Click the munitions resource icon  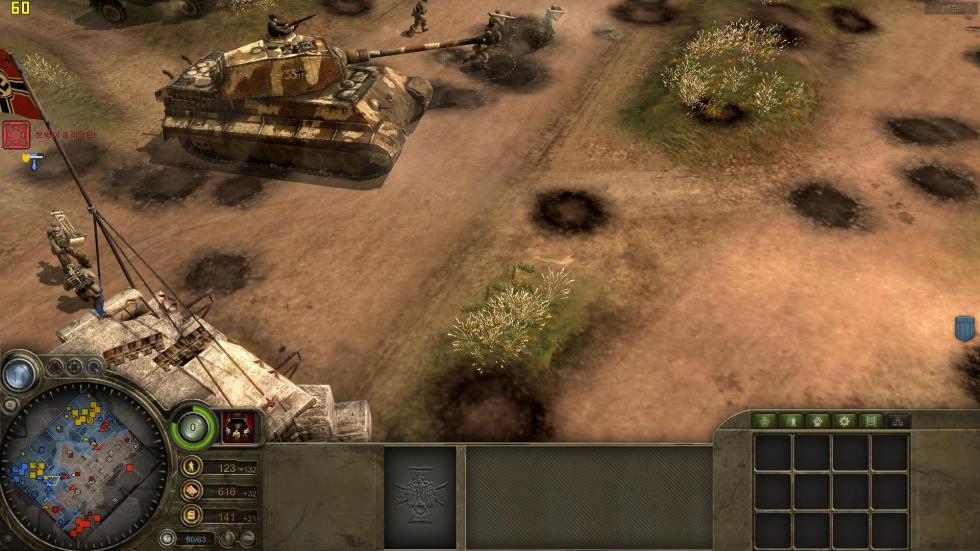point(191,491)
